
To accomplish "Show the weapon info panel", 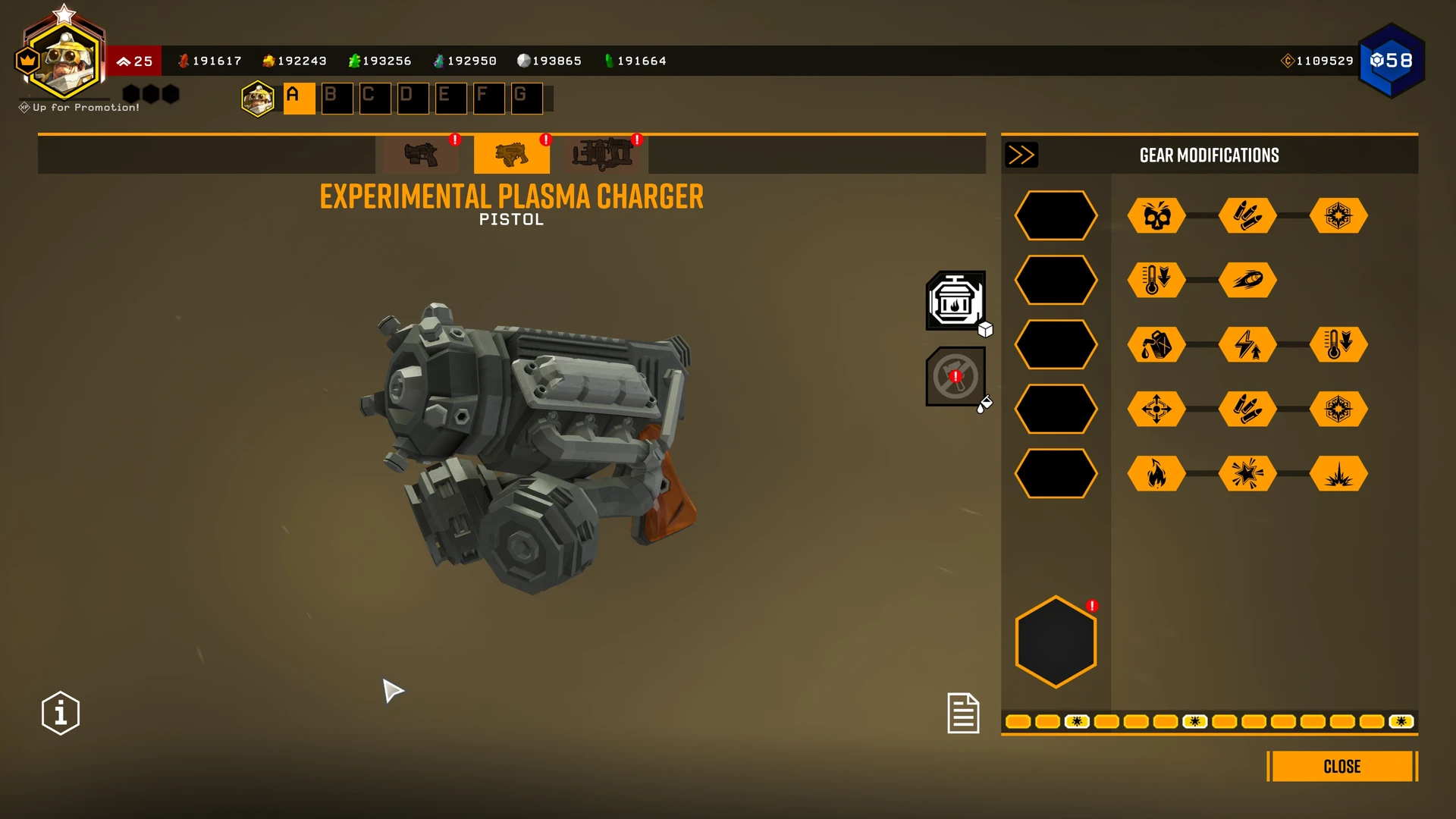I will coord(61,713).
